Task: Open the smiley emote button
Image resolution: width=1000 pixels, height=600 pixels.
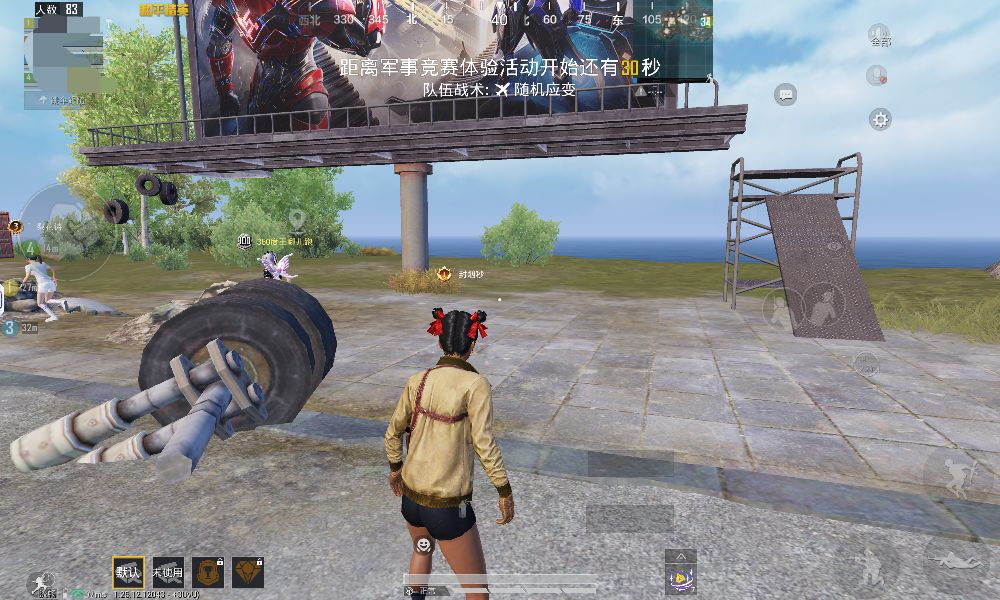Action: point(424,544)
